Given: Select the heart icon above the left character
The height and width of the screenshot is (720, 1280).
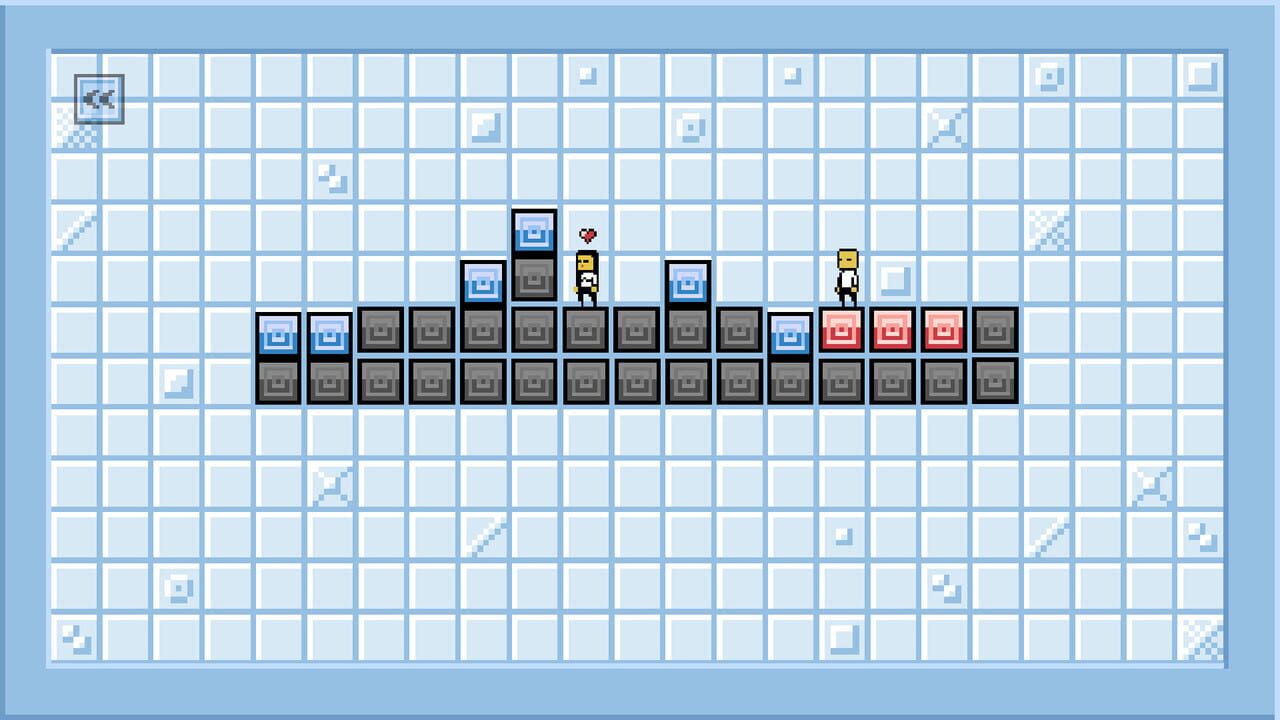Looking at the screenshot, I should coord(587,237).
